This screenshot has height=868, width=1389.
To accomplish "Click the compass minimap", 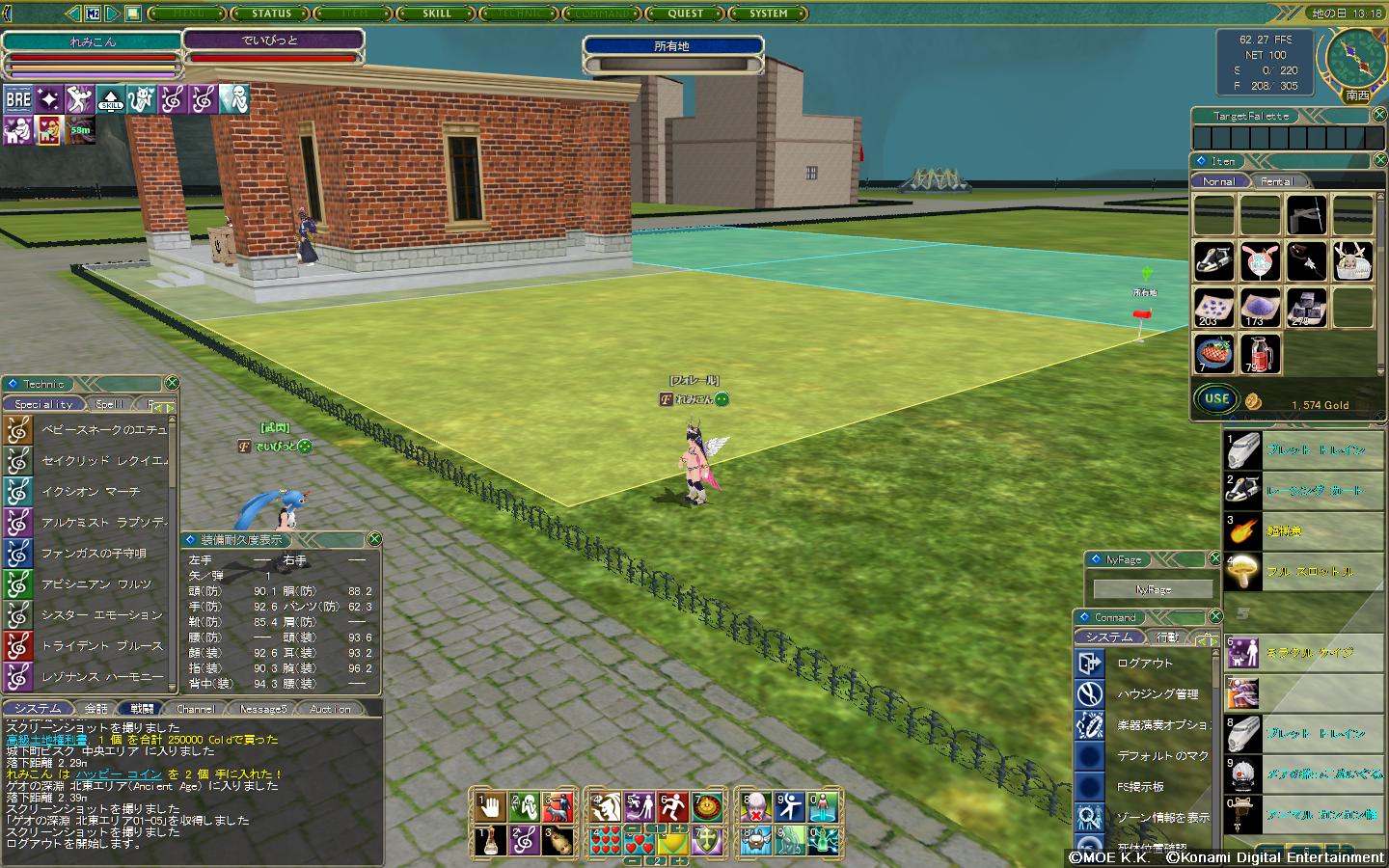I will pos(1356,58).
